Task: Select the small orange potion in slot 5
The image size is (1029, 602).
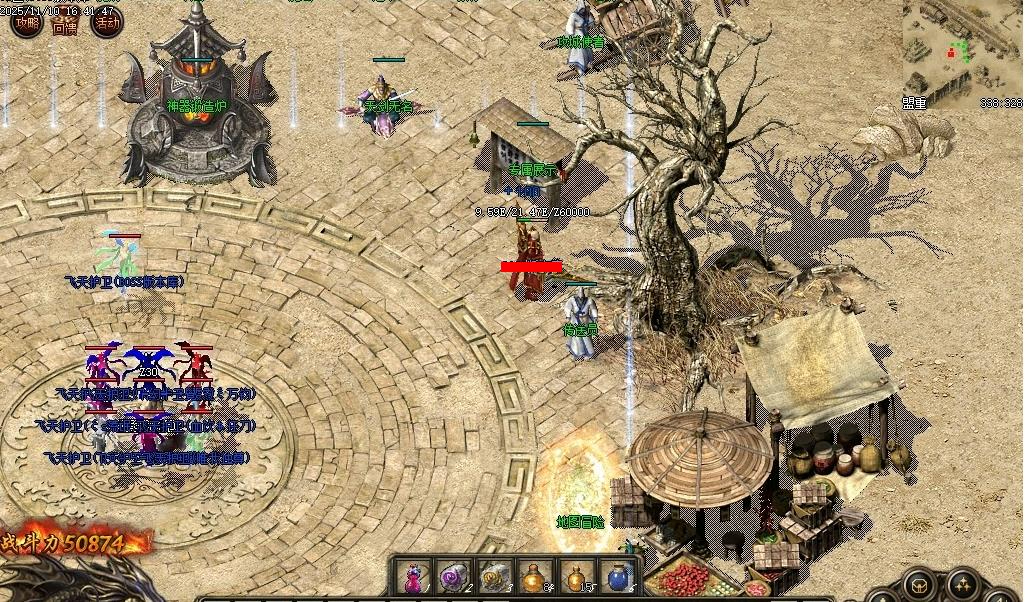Action: 576,577
